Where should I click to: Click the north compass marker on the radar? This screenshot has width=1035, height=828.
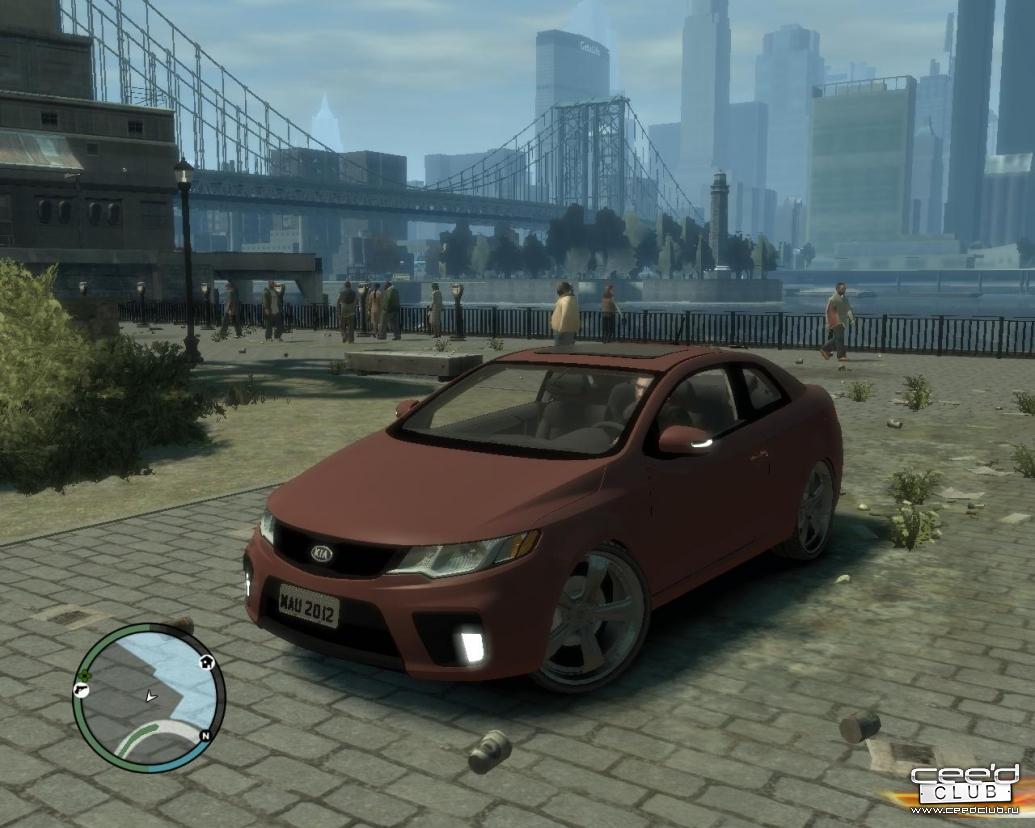click(204, 735)
